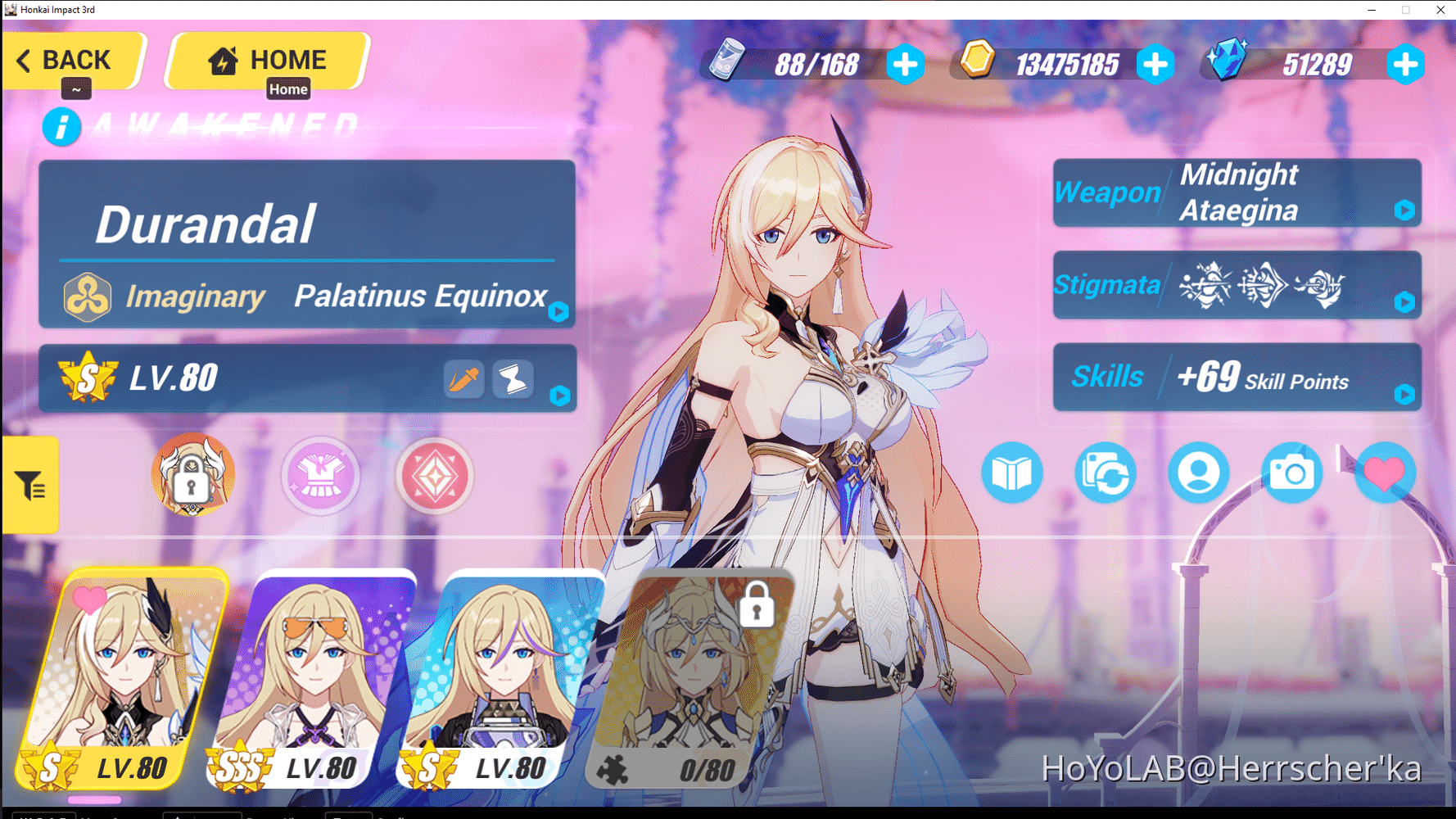Open the yellow filter tab on the left
The height and width of the screenshot is (819, 1456).
pyautogui.click(x=30, y=485)
